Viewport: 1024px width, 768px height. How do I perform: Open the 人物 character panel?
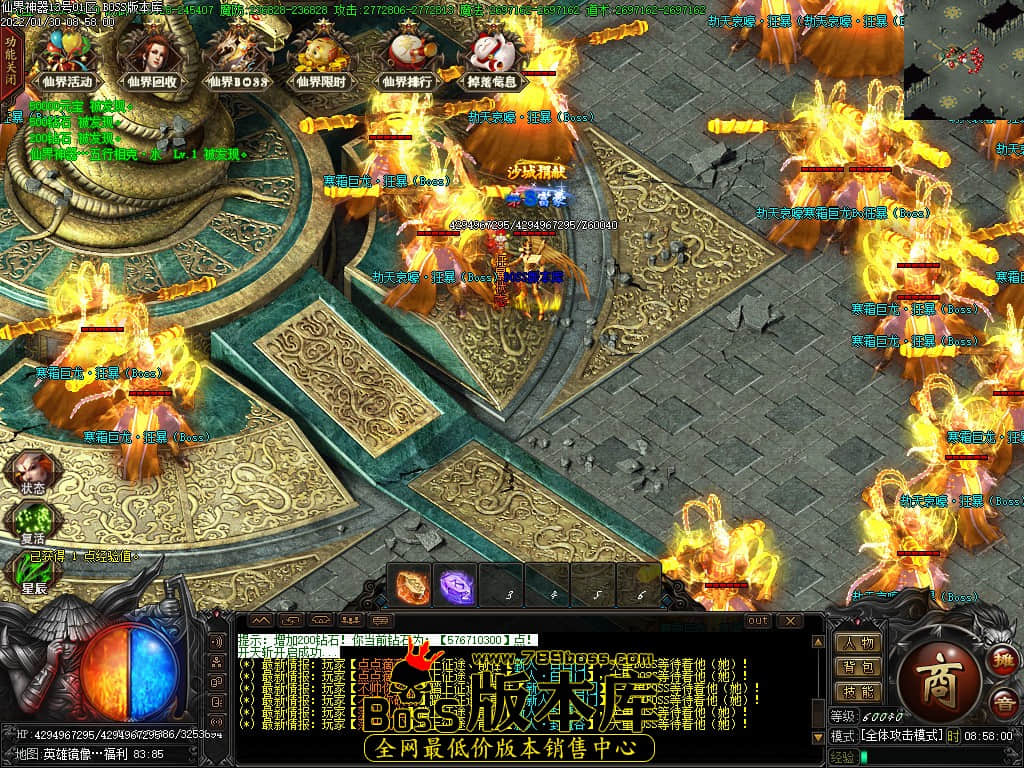[858, 643]
